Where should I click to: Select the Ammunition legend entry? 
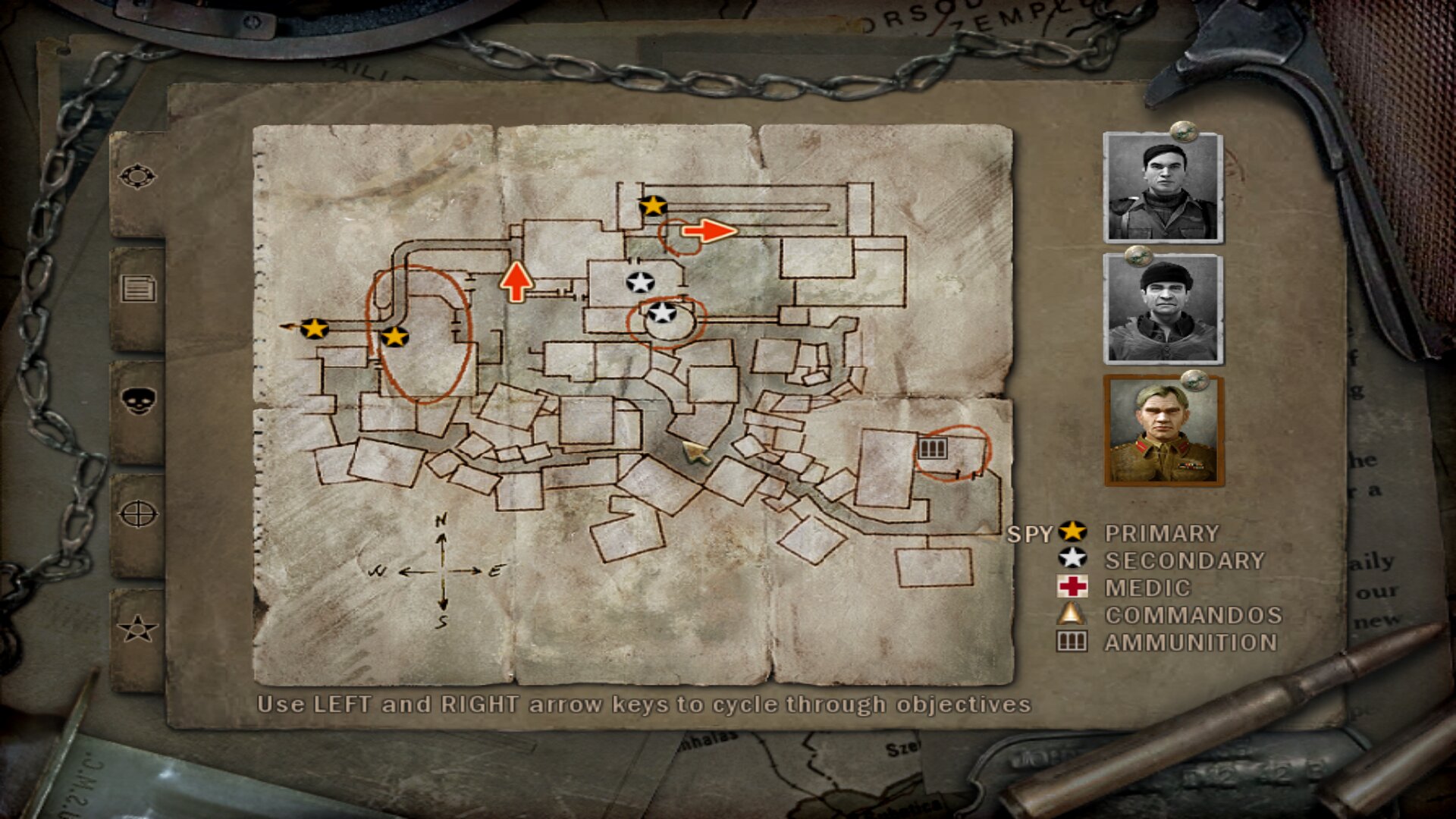point(1191,642)
